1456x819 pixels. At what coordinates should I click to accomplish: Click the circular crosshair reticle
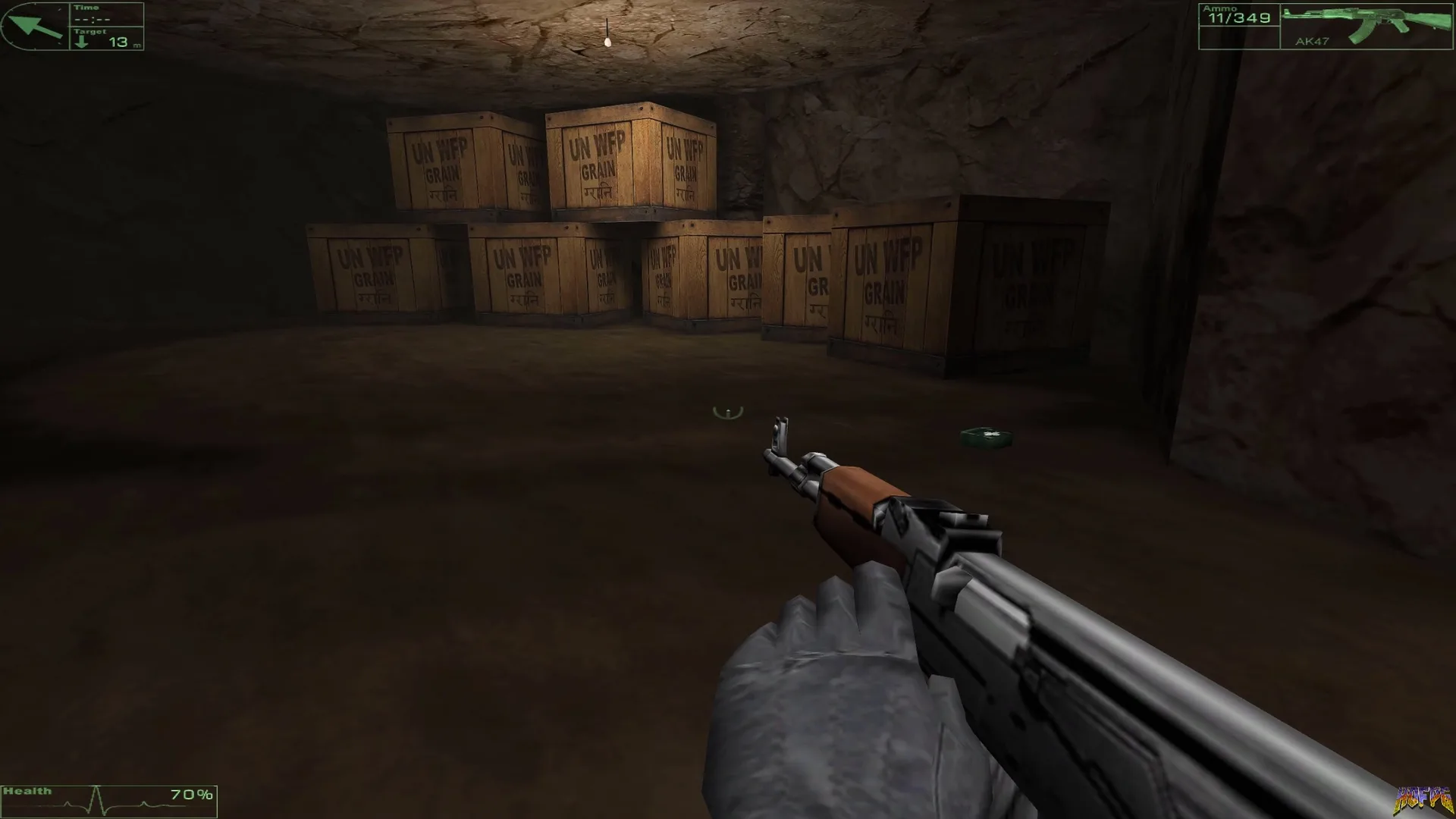coord(727,412)
